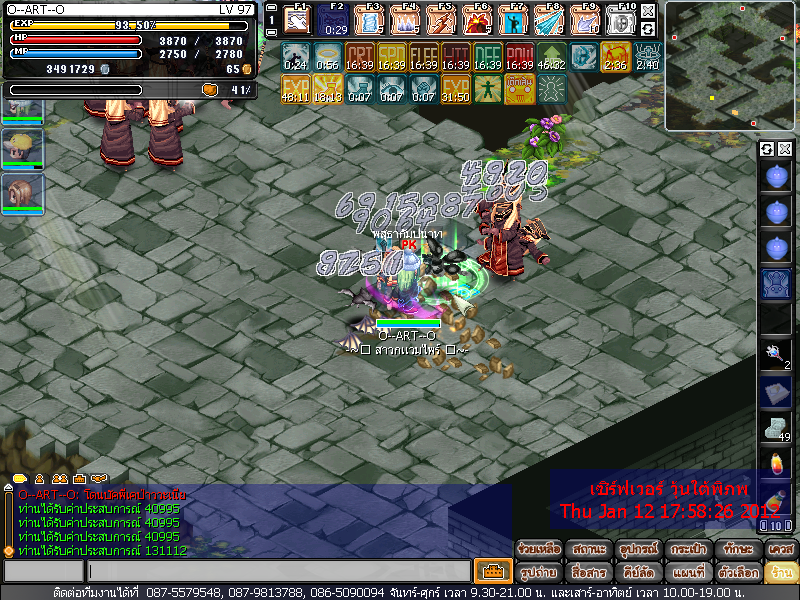
Task: Open the เควส quest log
Action: pos(781,549)
